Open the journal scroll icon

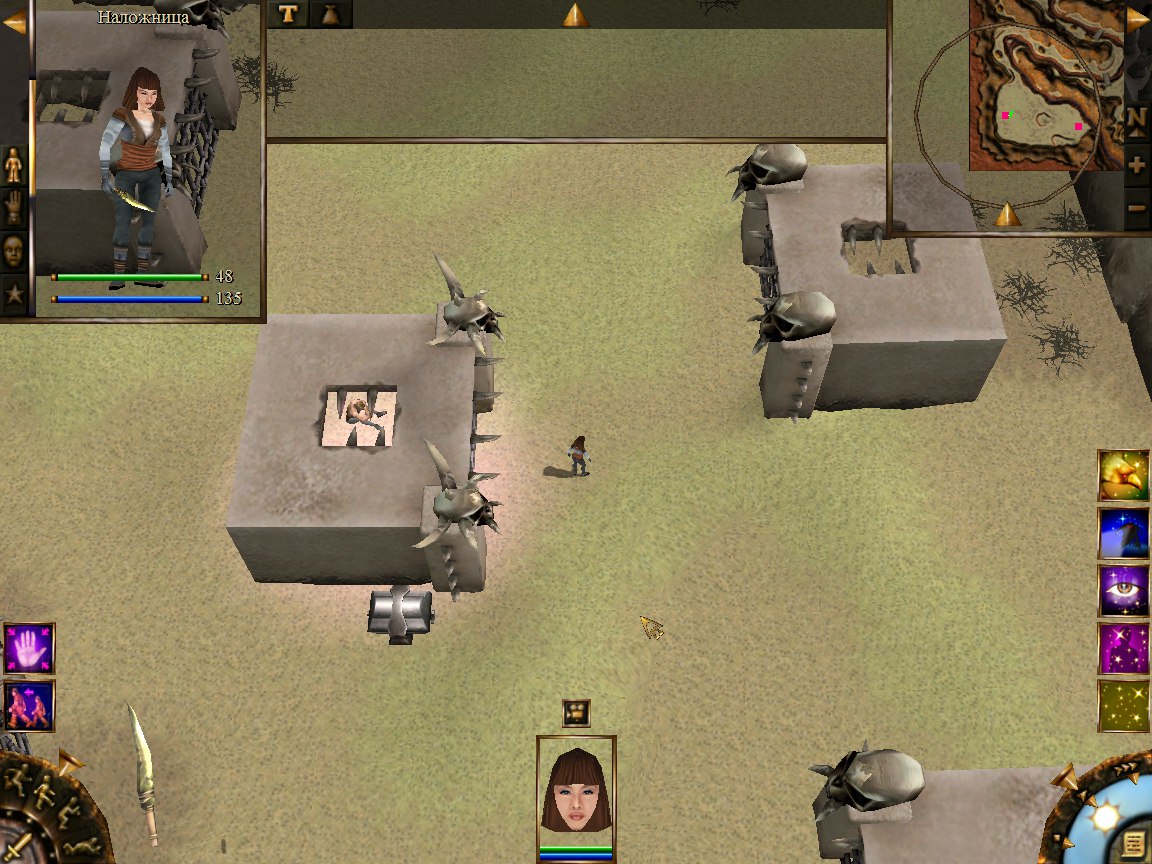click(x=1132, y=840)
